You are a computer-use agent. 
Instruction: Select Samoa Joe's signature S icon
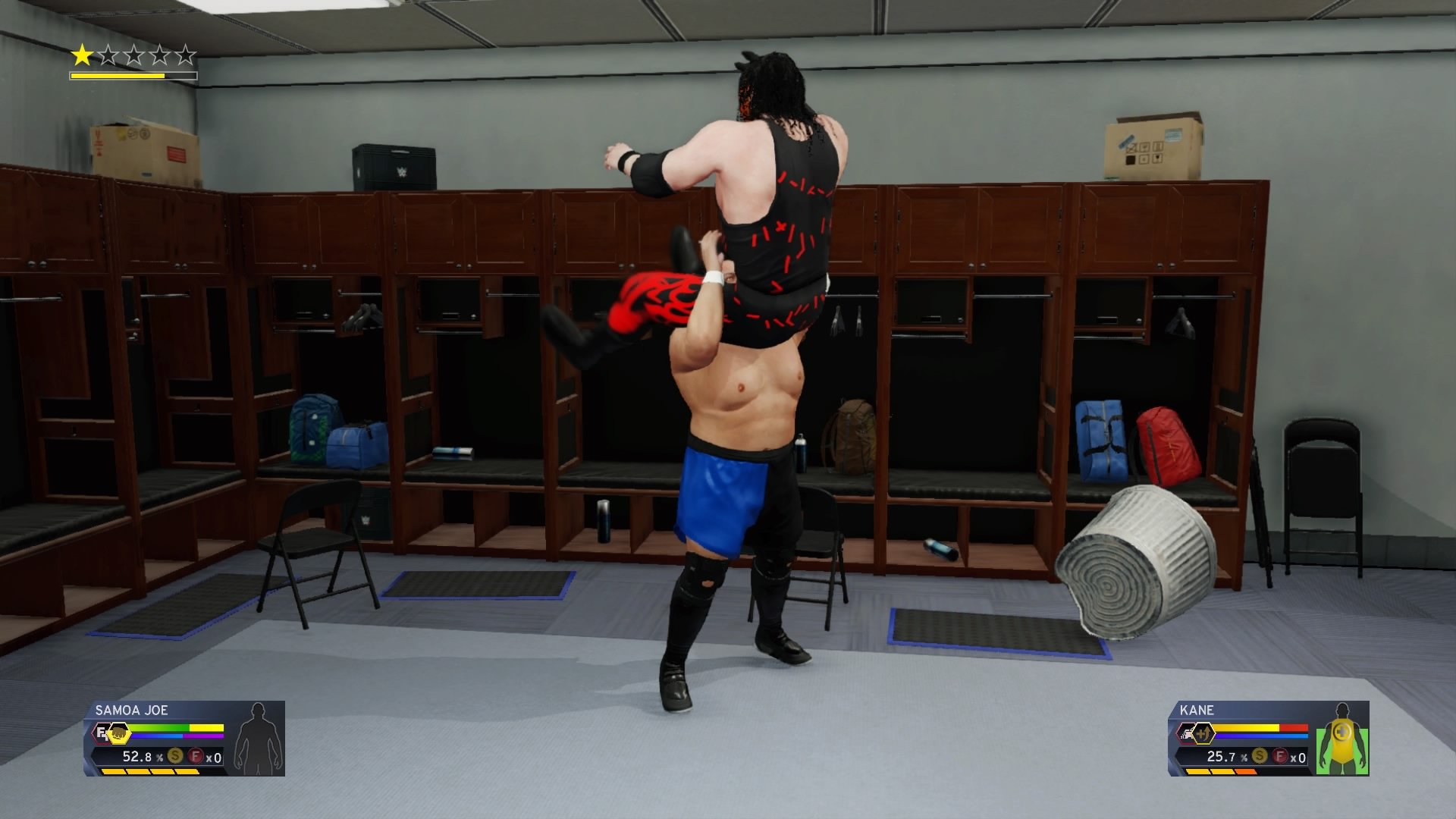(x=175, y=756)
